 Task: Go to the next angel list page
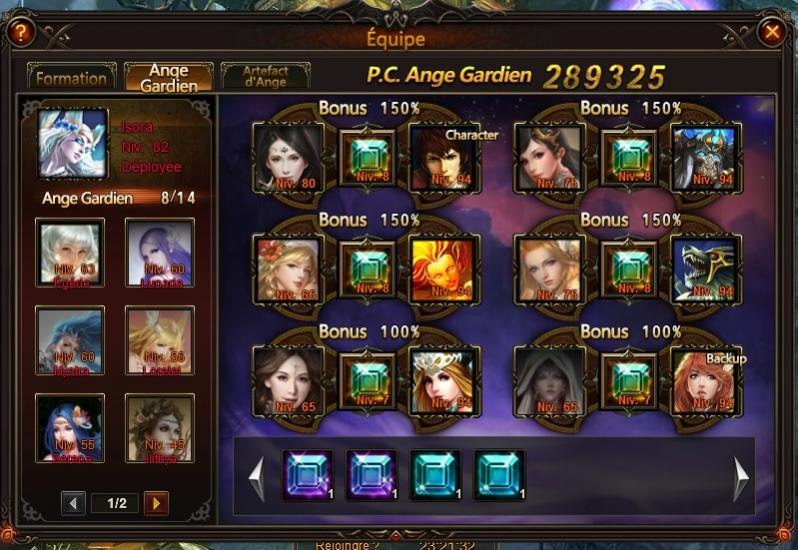[x=156, y=503]
